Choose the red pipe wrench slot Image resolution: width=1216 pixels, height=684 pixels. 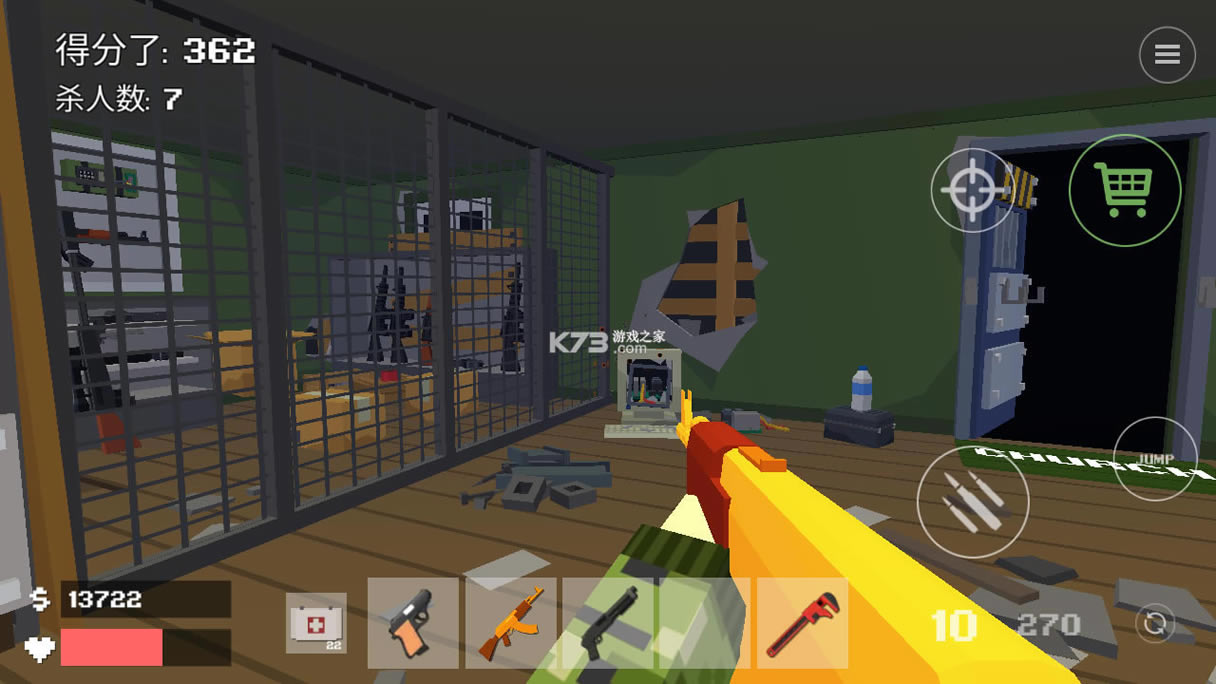pyautogui.click(x=802, y=623)
